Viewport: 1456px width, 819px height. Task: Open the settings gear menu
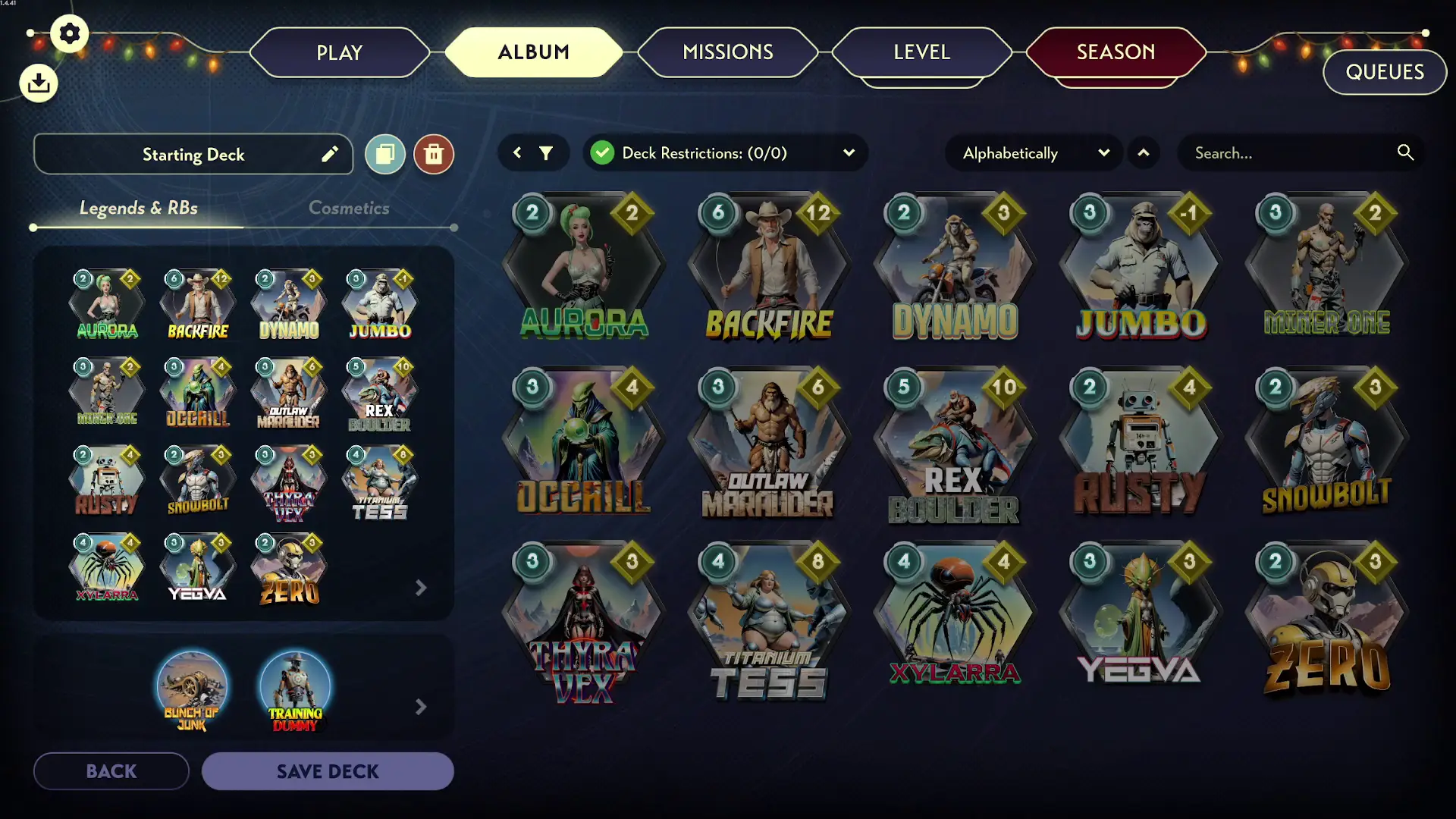point(69,33)
